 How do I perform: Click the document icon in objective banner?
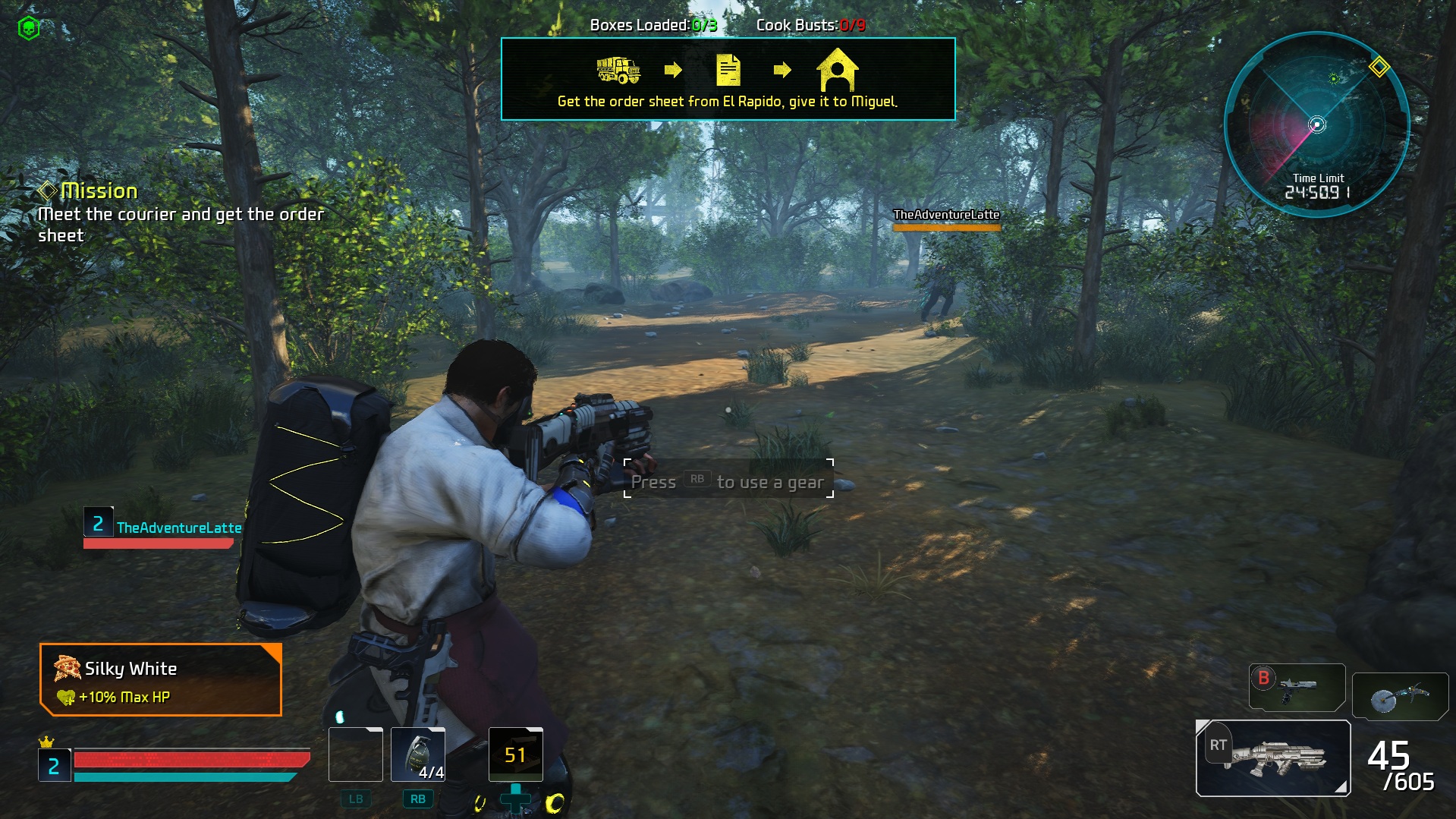pyautogui.click(x=728, y=71)
